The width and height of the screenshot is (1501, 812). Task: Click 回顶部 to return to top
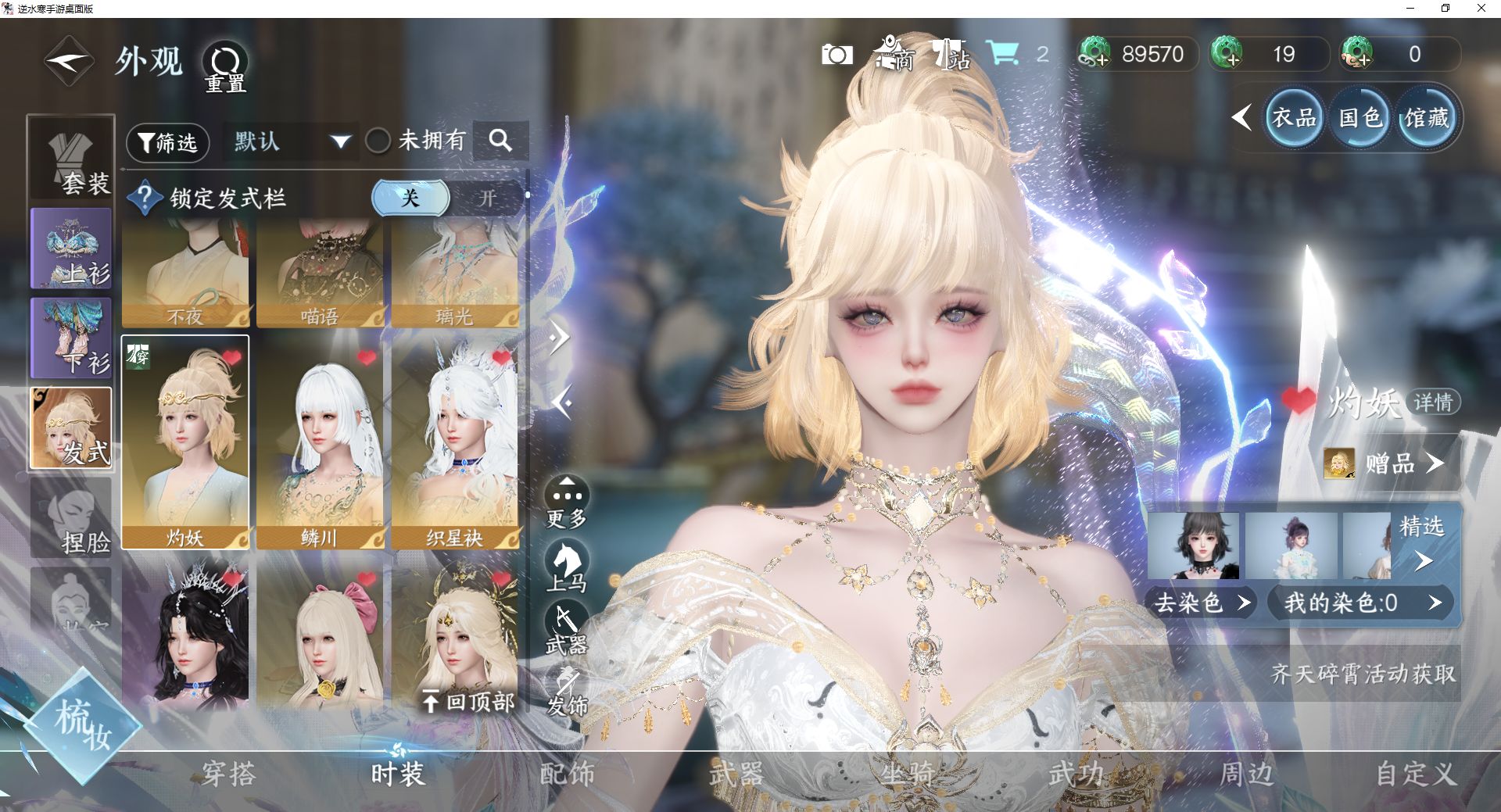pyautogui.click(x=469, y=701)
